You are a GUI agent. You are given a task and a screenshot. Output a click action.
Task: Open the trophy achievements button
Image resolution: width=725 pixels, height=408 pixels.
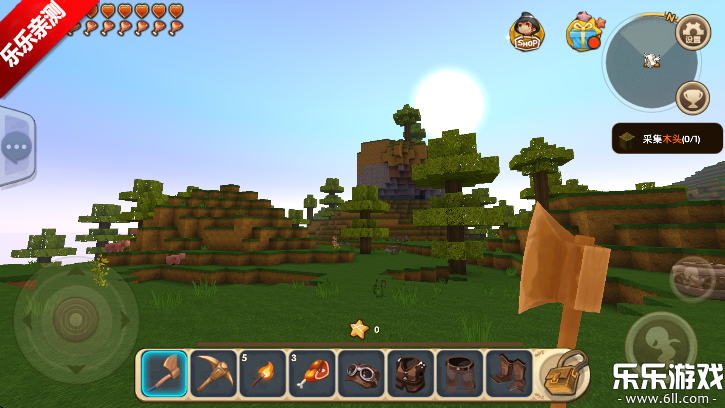[693, 97]
